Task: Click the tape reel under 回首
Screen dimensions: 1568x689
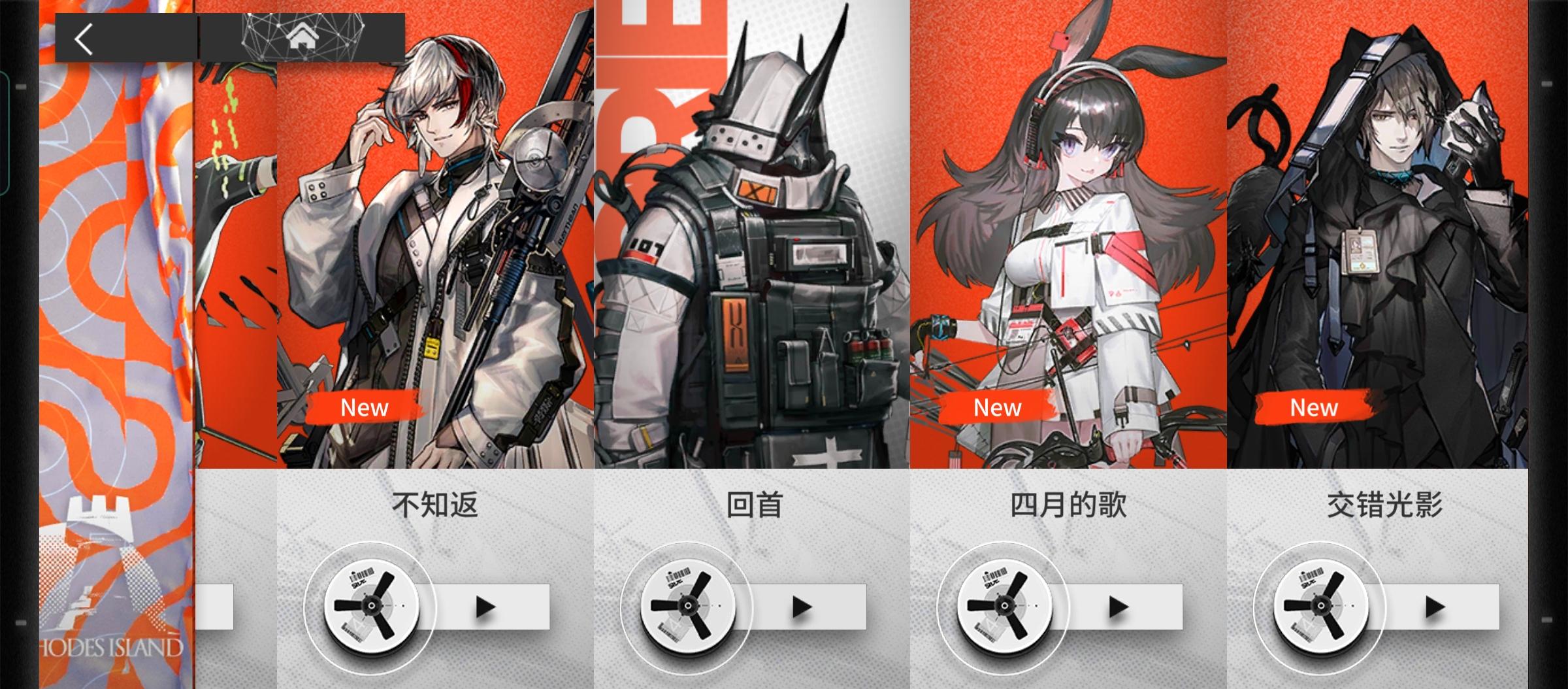Action: (x=689, y=607)
